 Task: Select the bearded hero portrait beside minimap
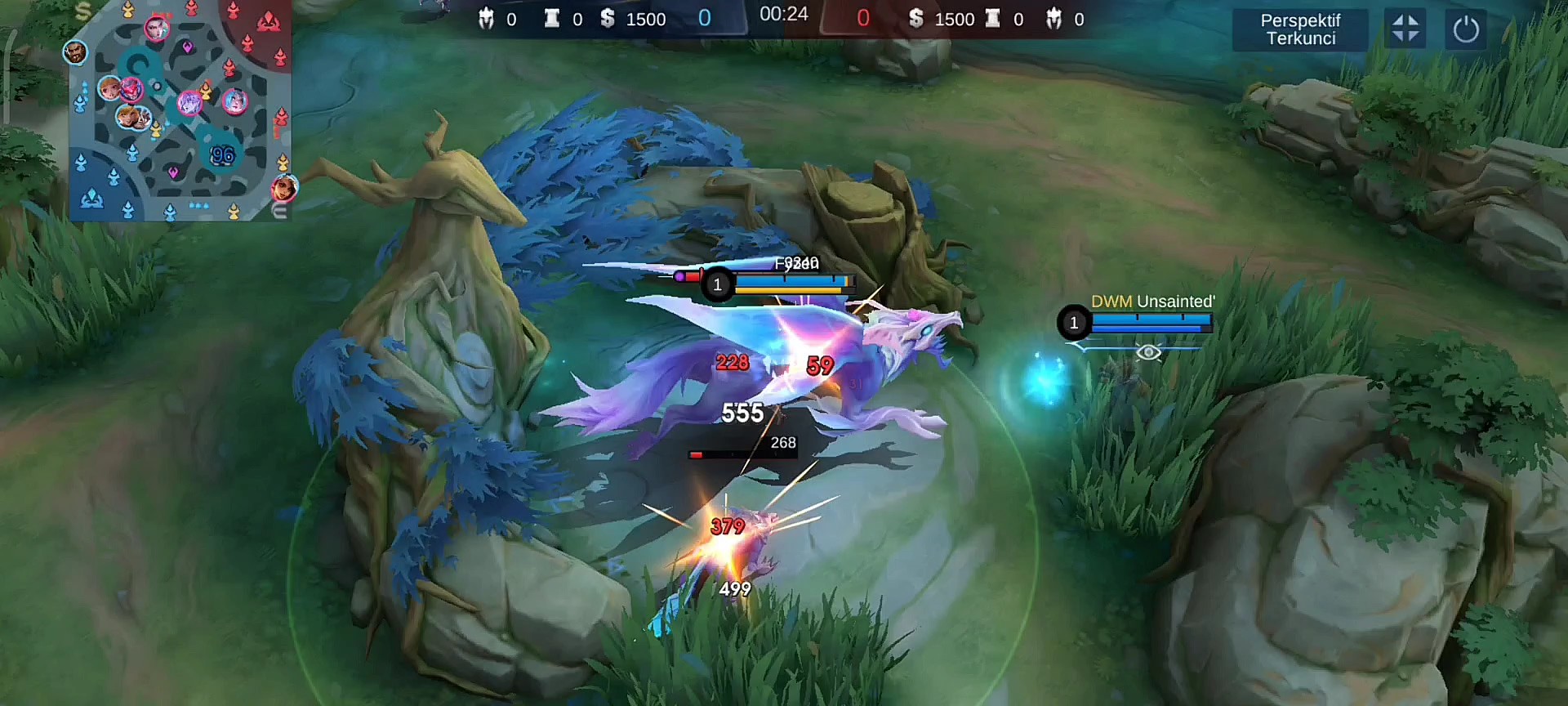tap(75, 52)
